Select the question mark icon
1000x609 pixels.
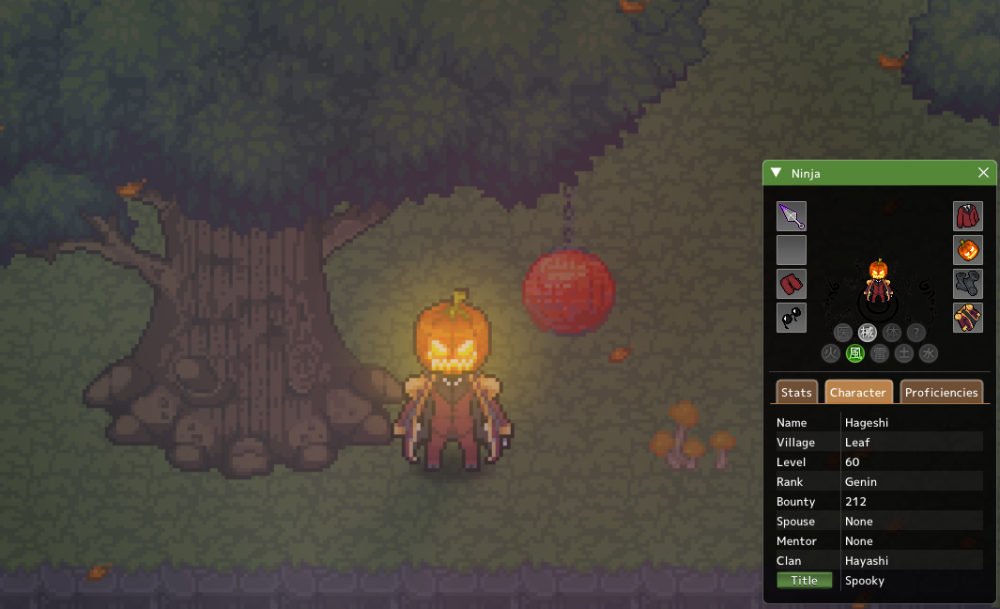point(916,333)
